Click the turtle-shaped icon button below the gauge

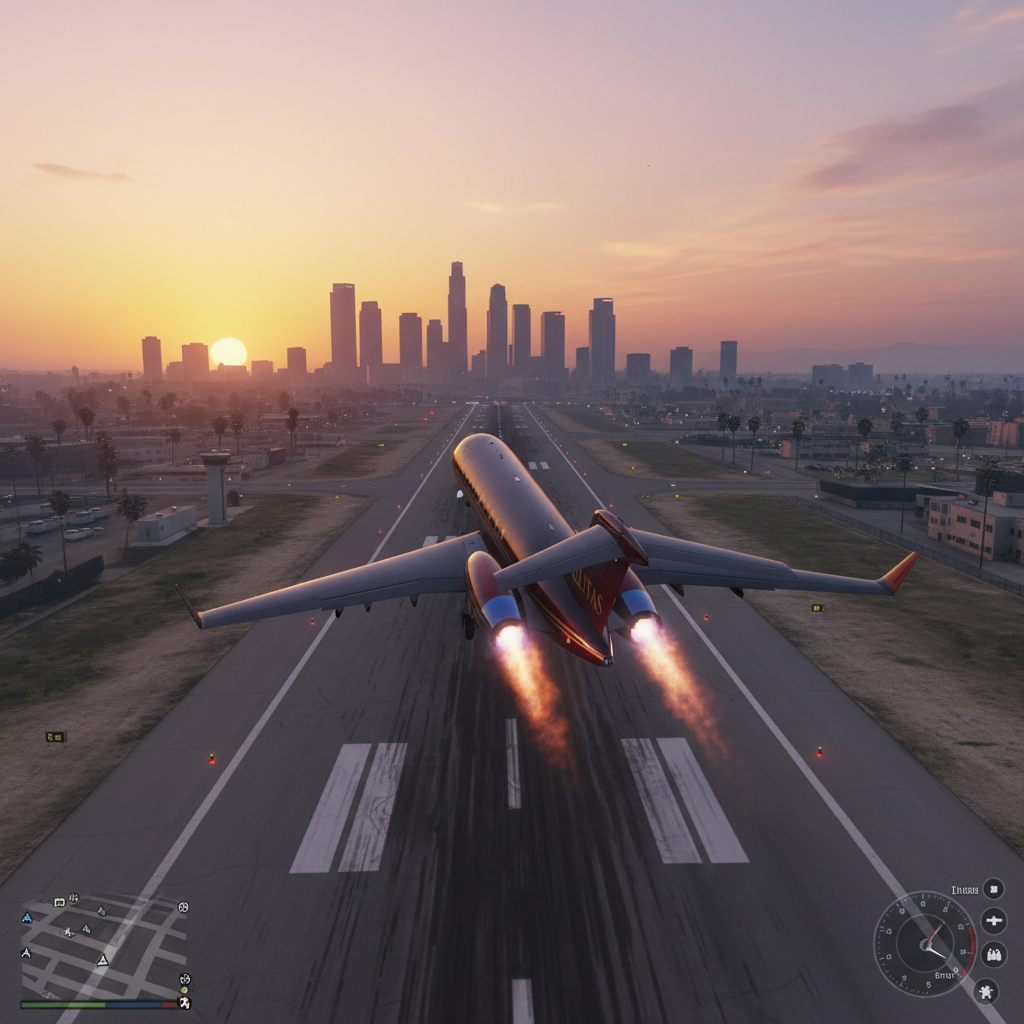tap(986, 991)
